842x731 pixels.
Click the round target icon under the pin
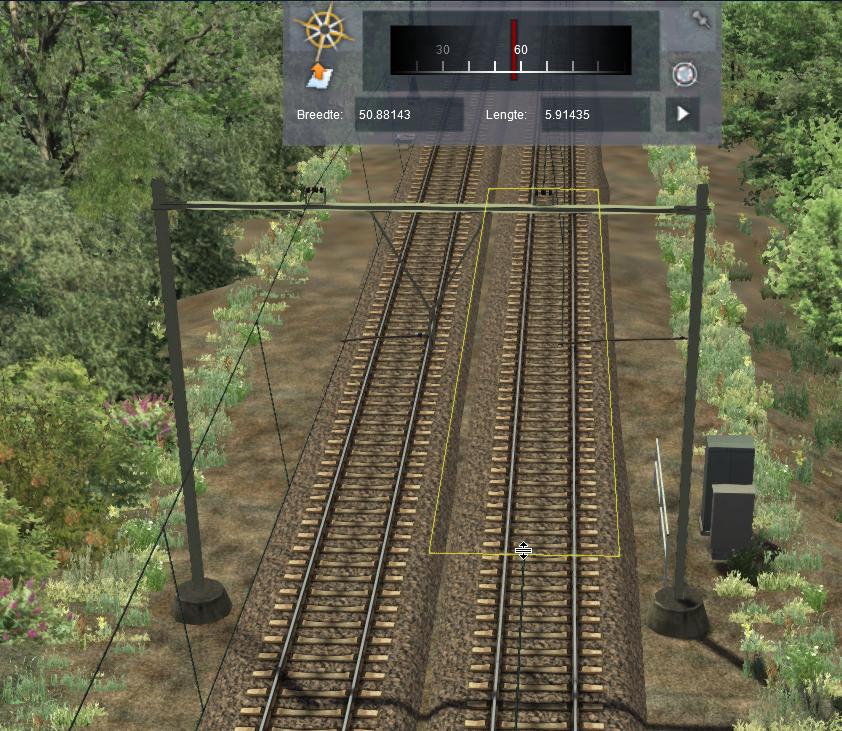point(684,74)
